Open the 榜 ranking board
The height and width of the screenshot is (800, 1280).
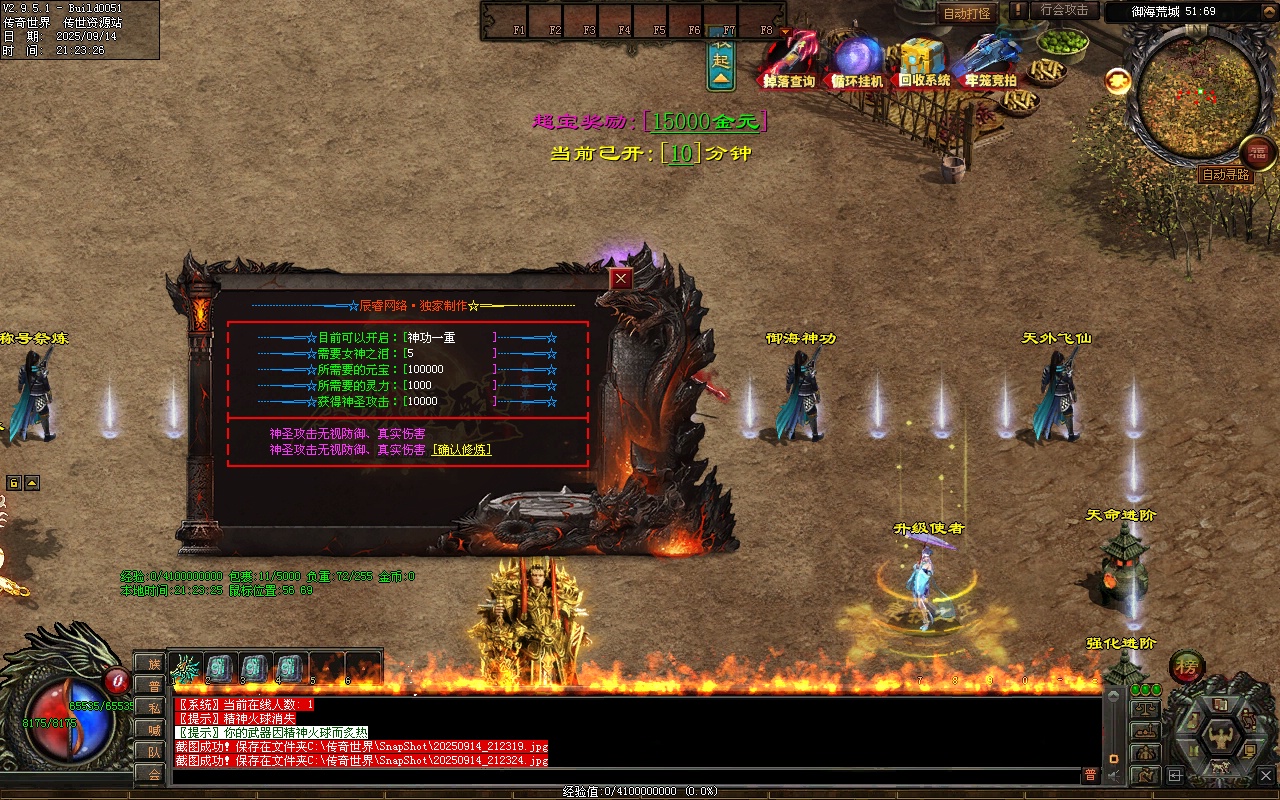click(x=1187, y=666)
